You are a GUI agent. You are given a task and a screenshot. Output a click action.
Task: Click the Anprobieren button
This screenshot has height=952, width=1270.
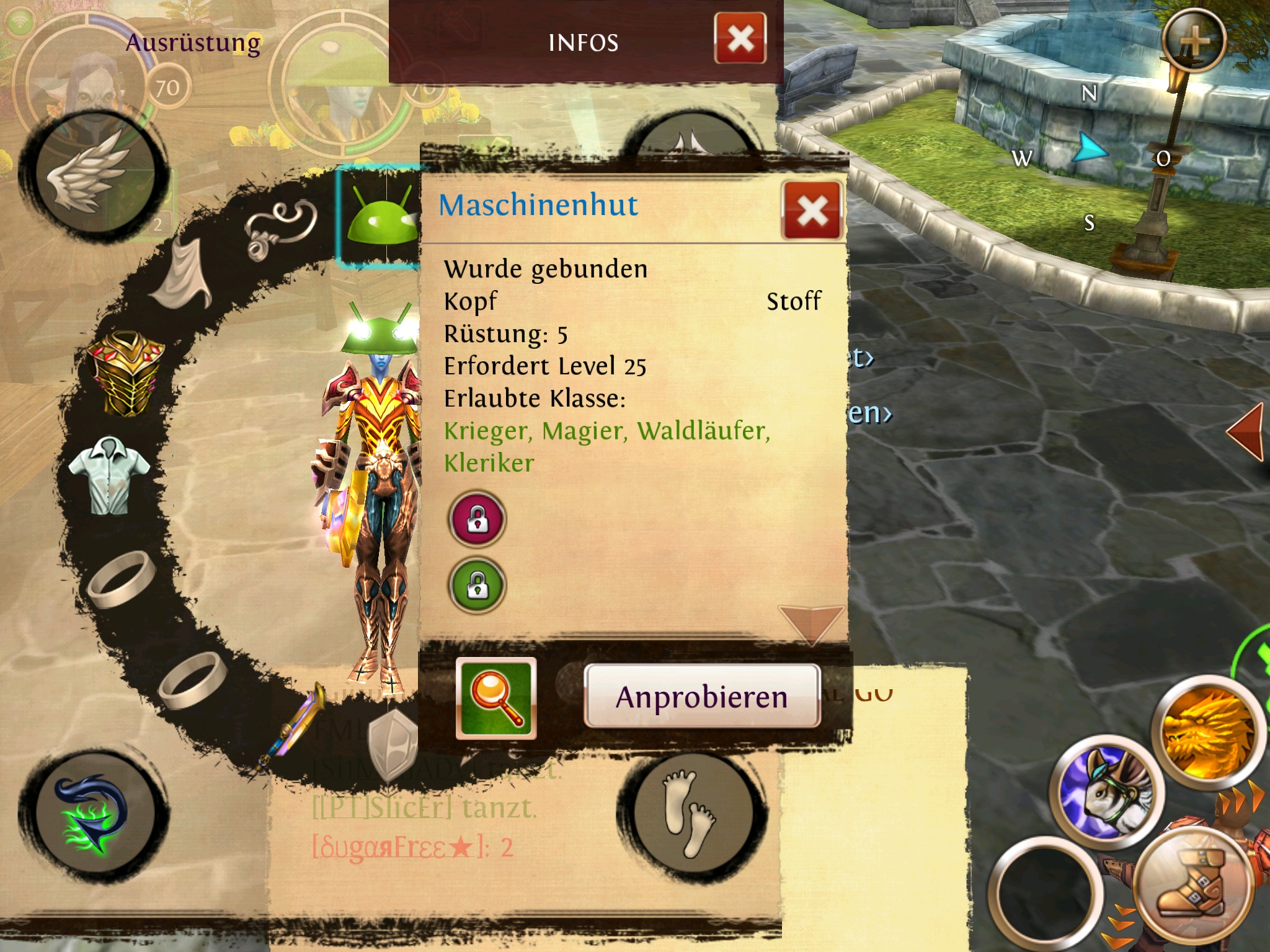702,696
